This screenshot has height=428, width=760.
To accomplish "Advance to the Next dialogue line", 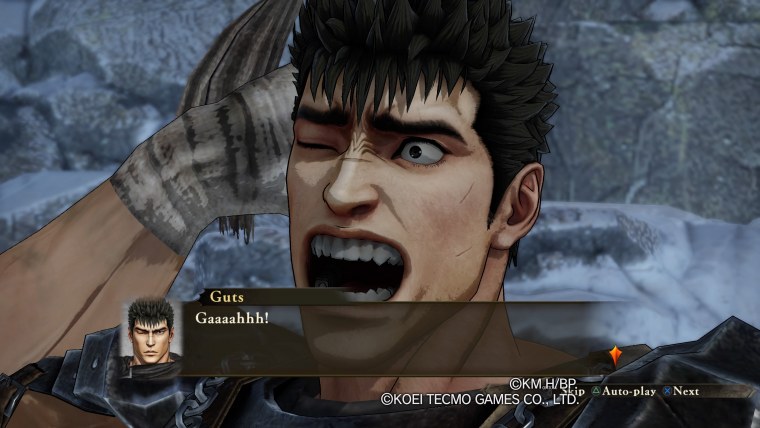I will (x=679, y=390).
